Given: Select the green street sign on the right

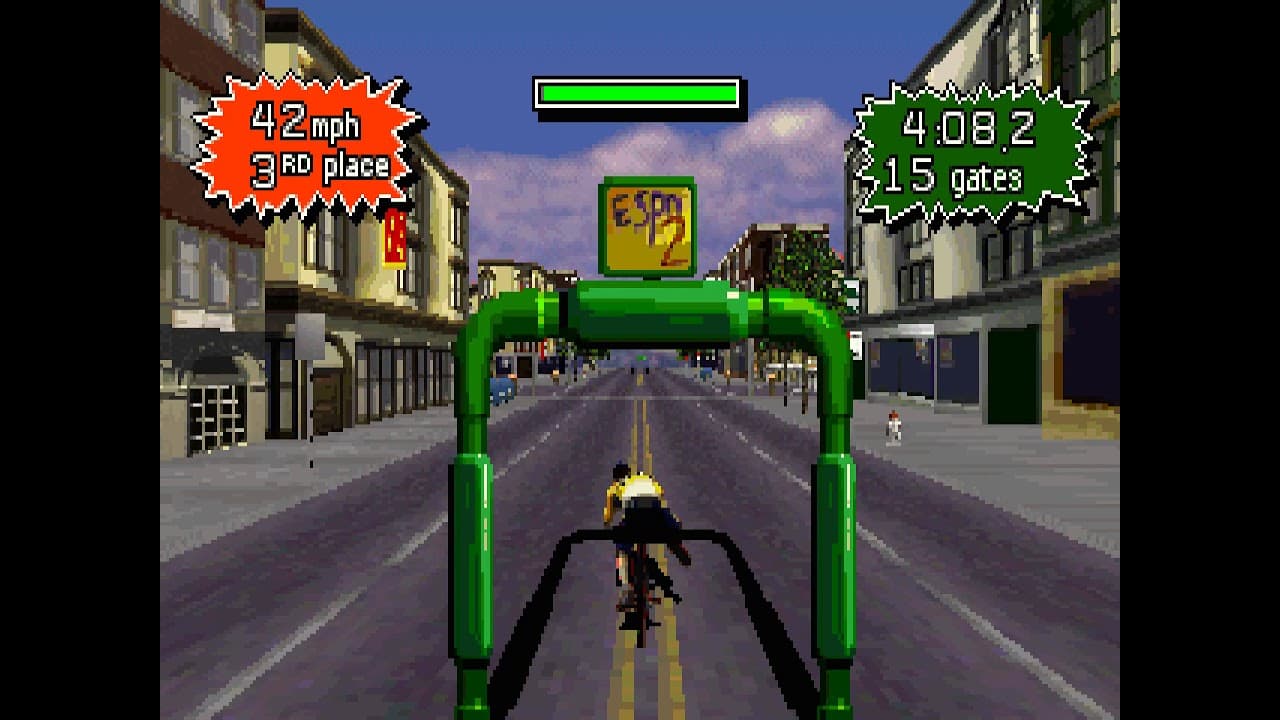Looking at the screenshot, I should pyautogui.click(x=851, y=296).
